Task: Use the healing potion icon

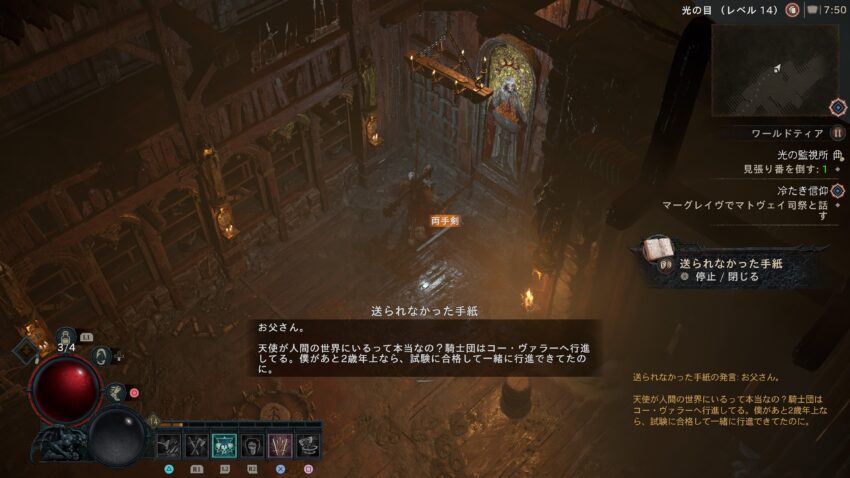Action: (x=67, y=338)
